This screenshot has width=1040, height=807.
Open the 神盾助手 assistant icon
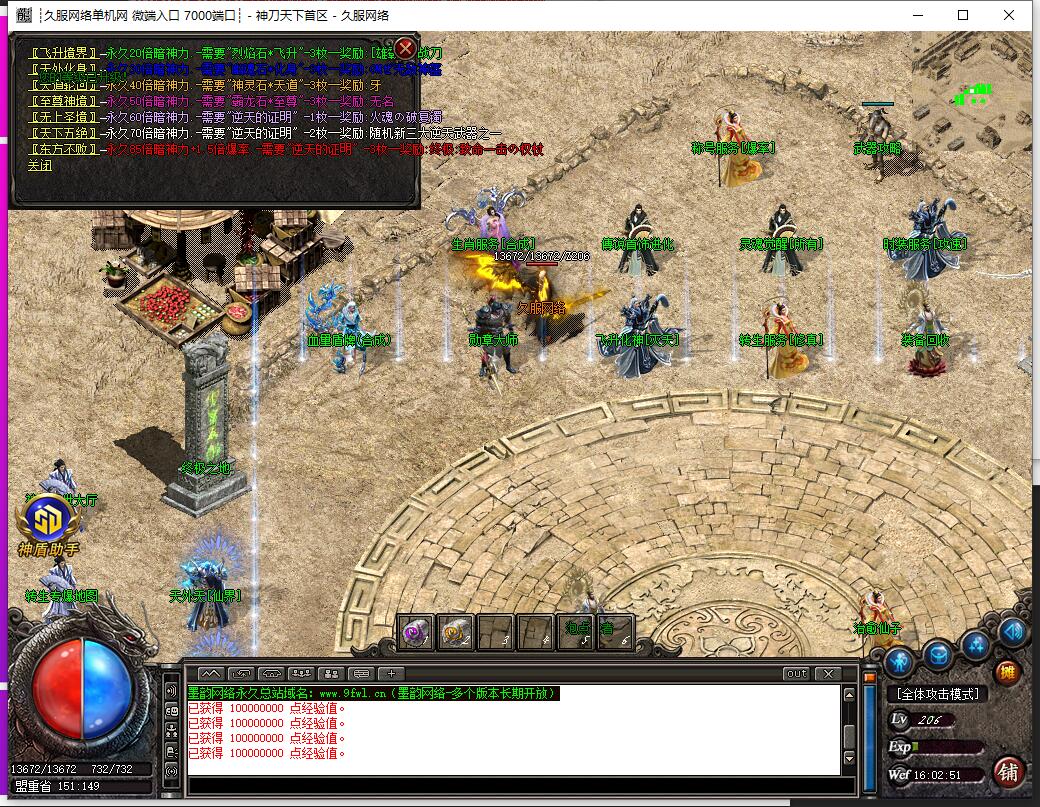click(x=47, y=522)
